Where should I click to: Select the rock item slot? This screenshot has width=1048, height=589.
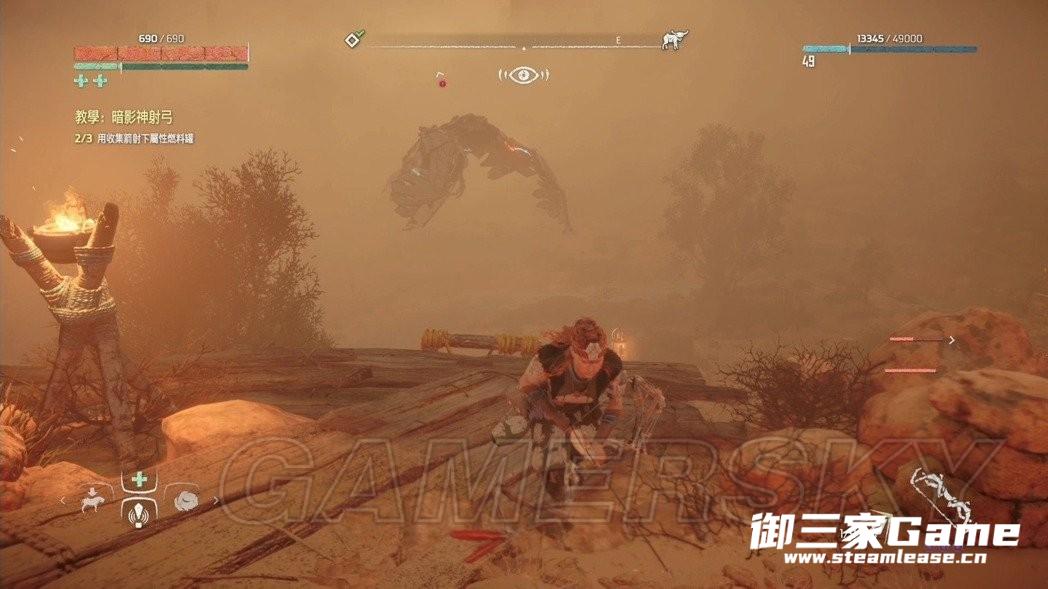coord(185,502)
